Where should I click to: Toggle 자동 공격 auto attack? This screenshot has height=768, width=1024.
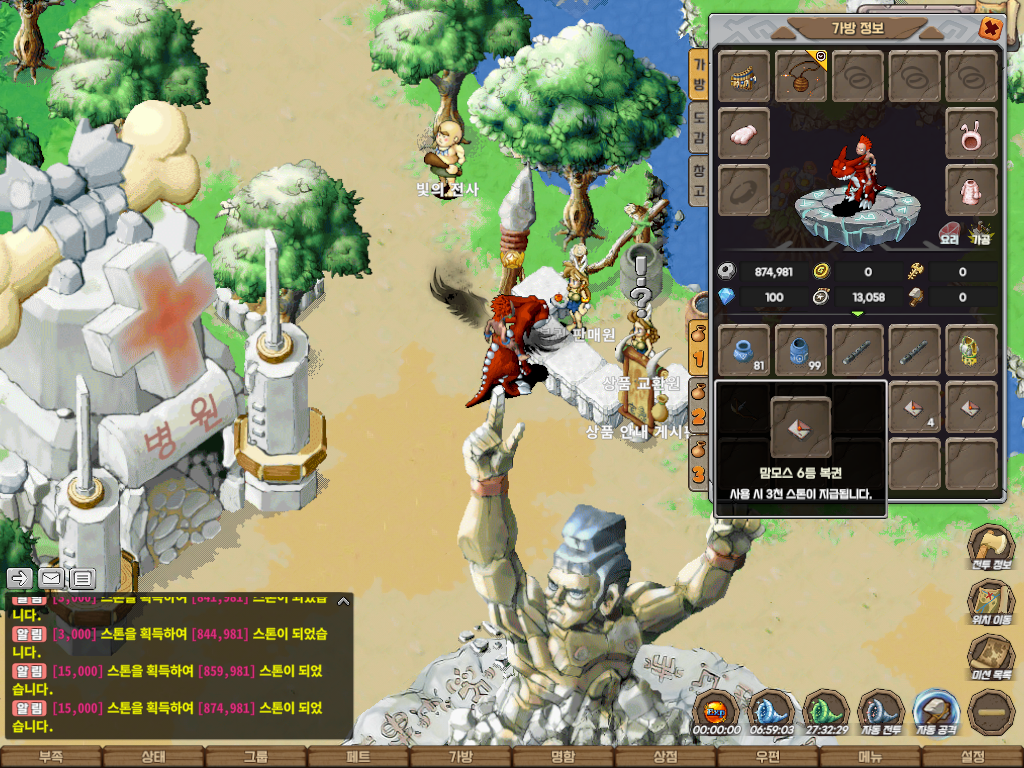pos(936,712)
